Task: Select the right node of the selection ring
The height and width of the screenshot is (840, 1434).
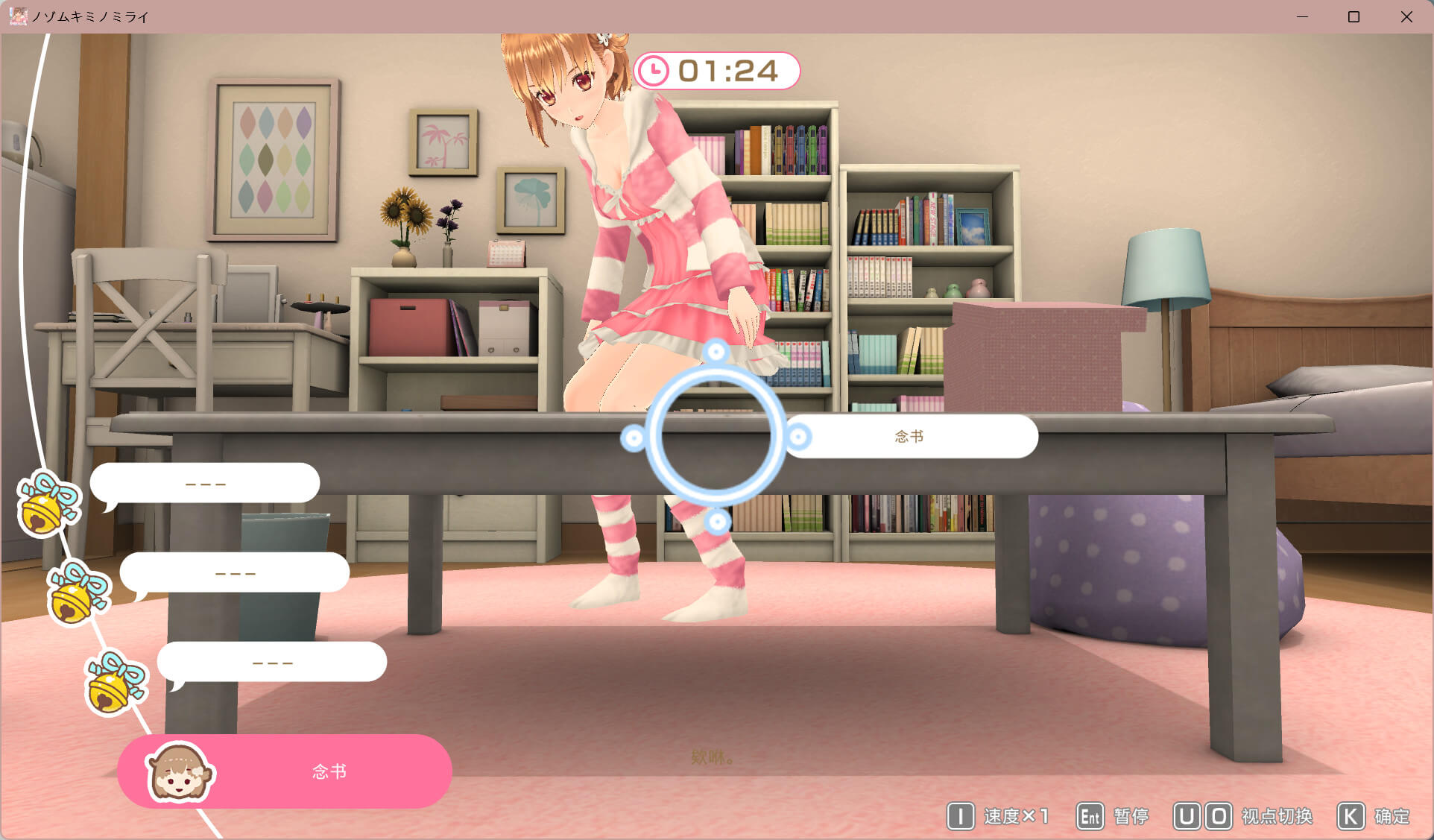Action: coord(798,437)
